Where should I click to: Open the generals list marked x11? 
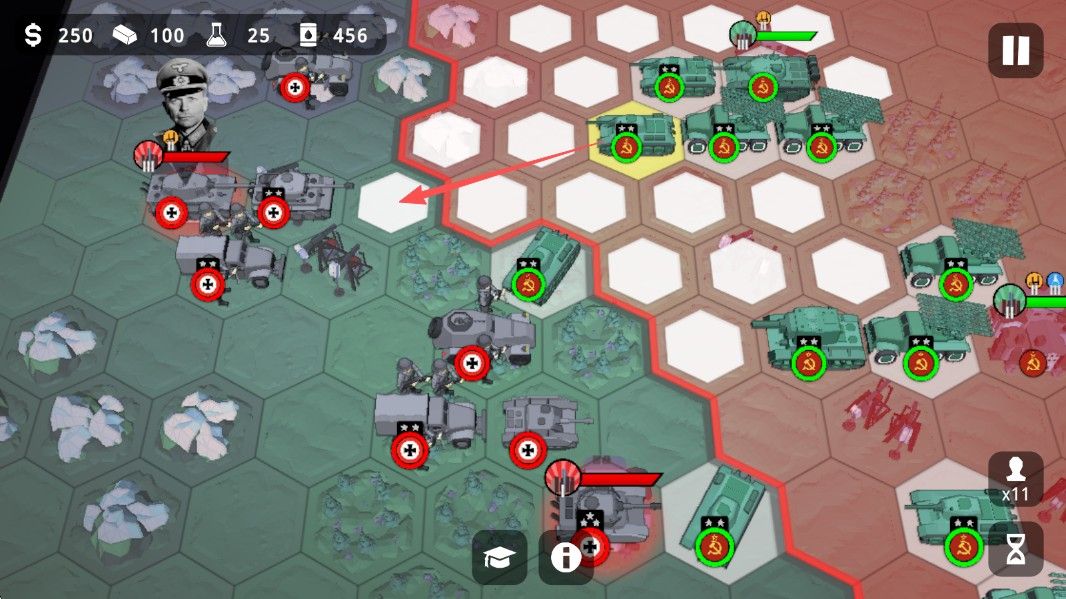[1016, 478]
